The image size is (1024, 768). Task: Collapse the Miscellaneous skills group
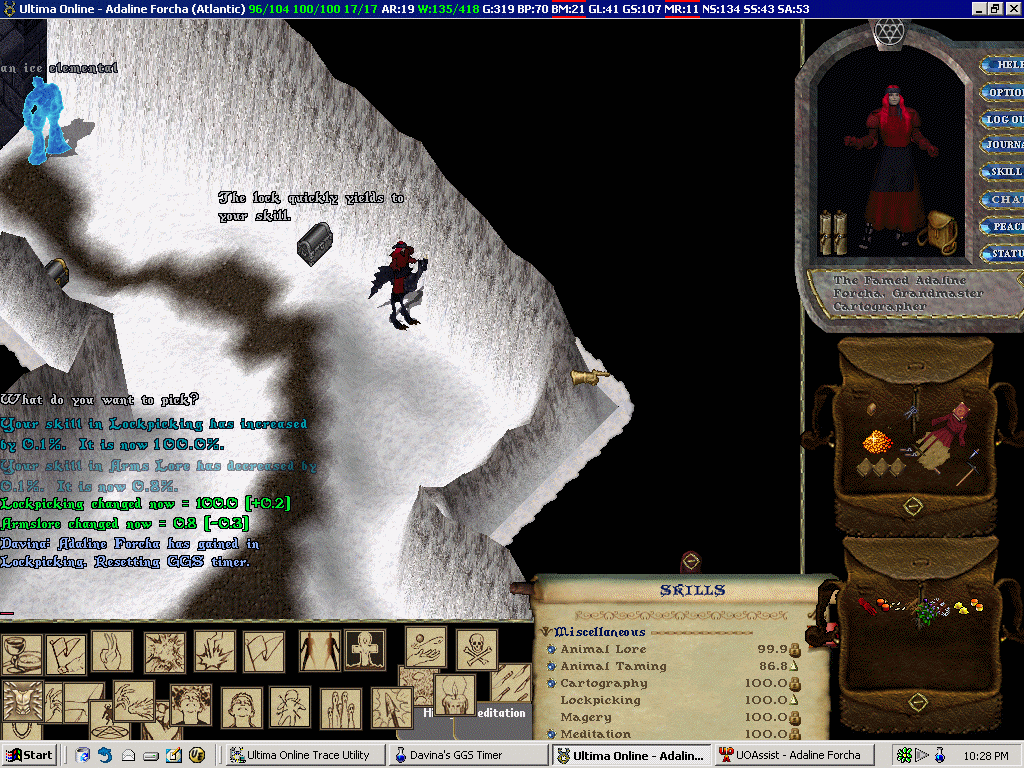click(x=546, y=632)
